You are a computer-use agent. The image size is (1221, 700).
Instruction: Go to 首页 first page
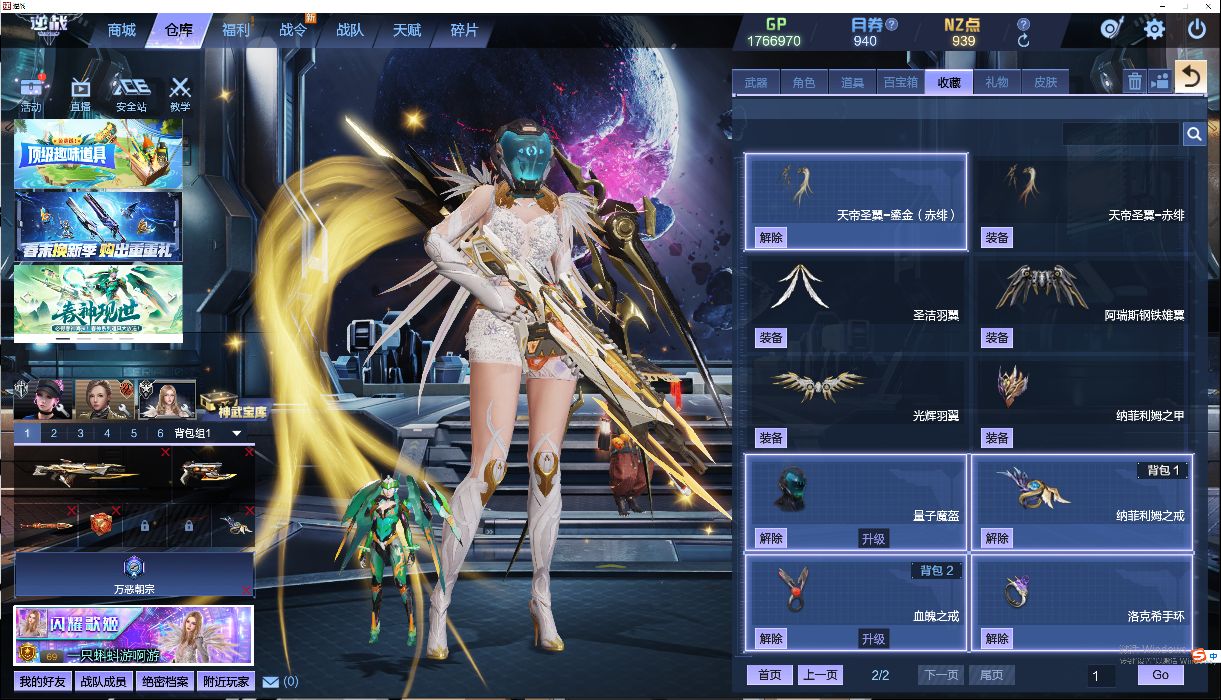pos(769,675)
